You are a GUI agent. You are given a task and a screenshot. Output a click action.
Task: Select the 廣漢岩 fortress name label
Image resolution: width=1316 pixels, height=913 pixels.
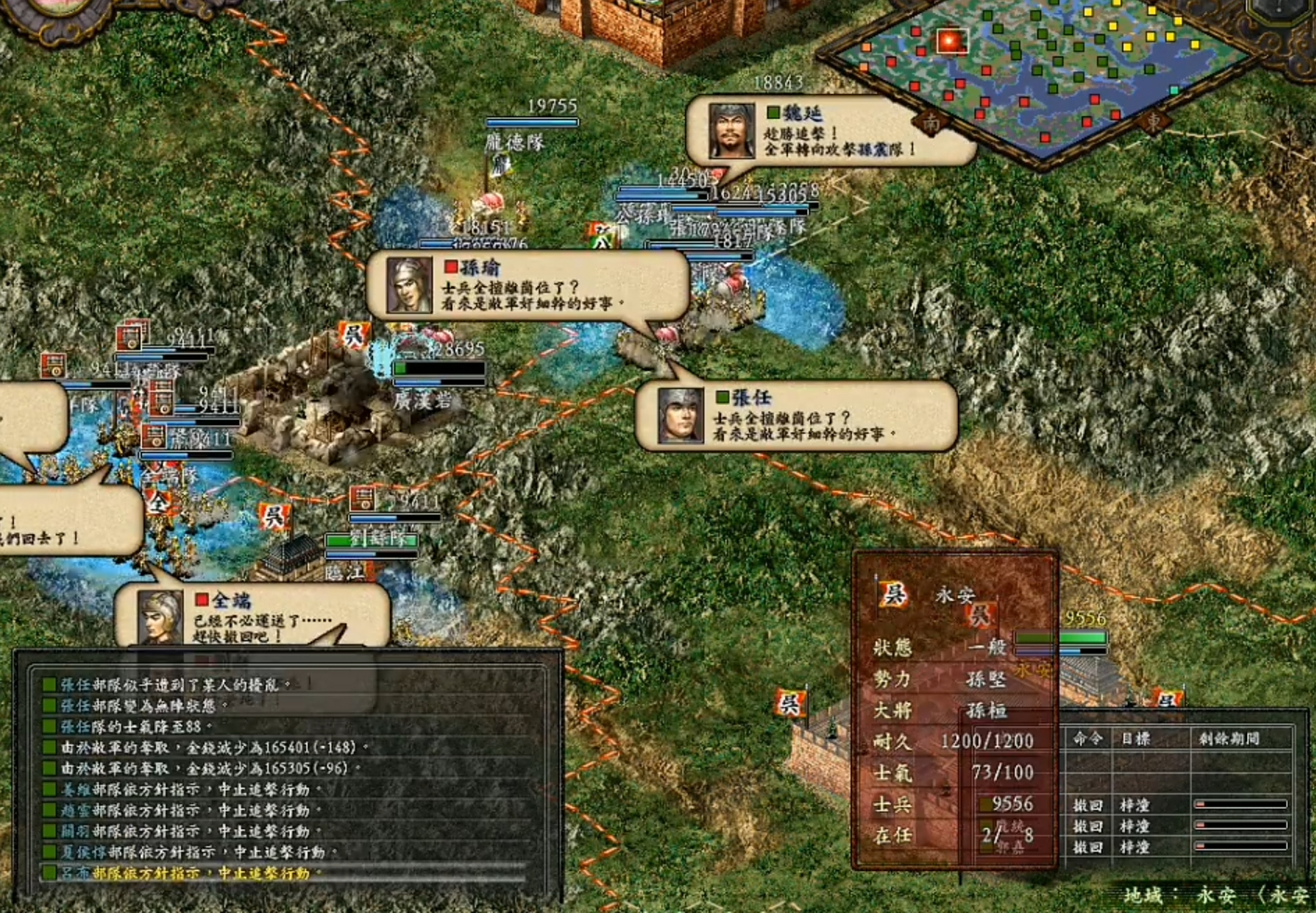coord(423,400)
